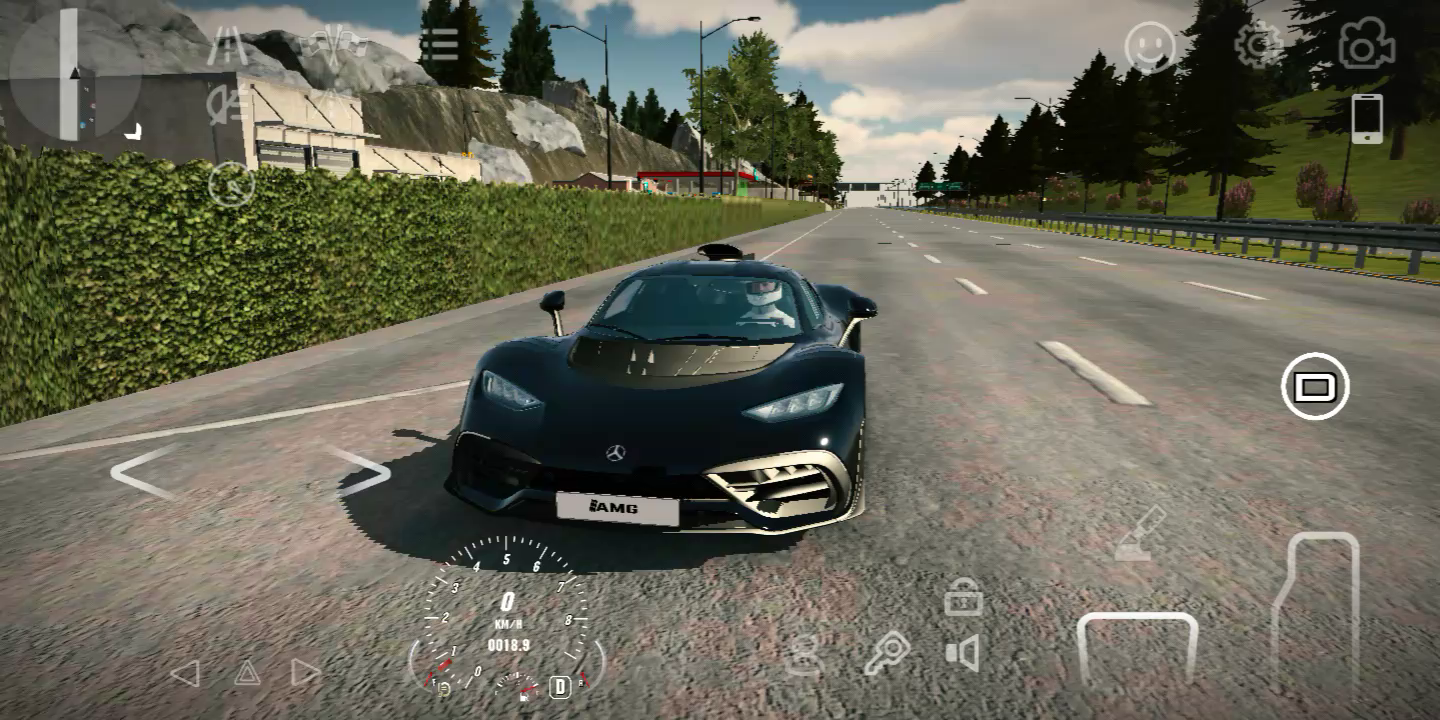Switch the camera view
The image size is (1440, 720).
tap(1367, 46)
